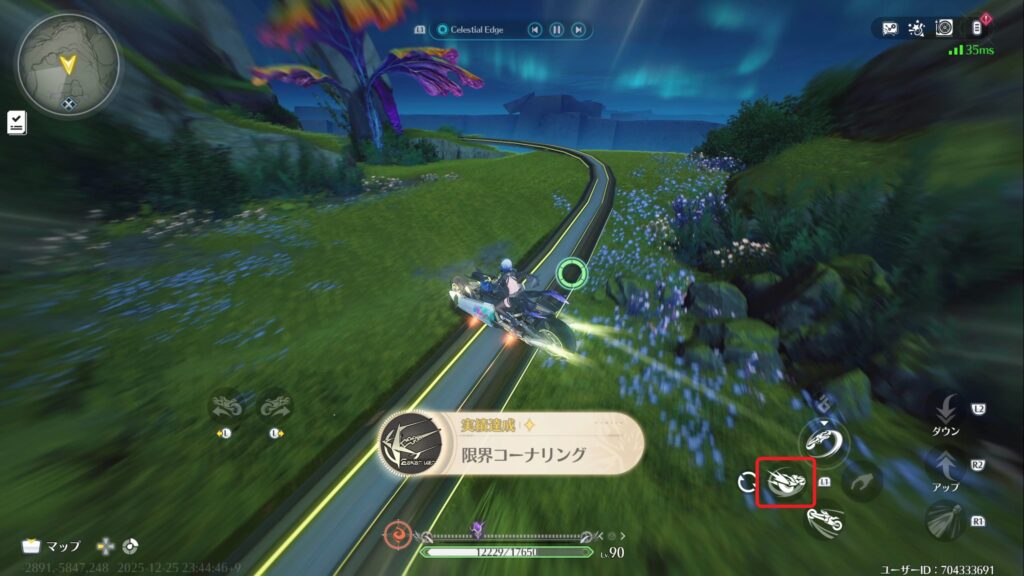Image resolution: width=1024 pixels, height=576 pixels.
Task: Tap the lean-right motorcycle icon
Action: tap(275, 407)
